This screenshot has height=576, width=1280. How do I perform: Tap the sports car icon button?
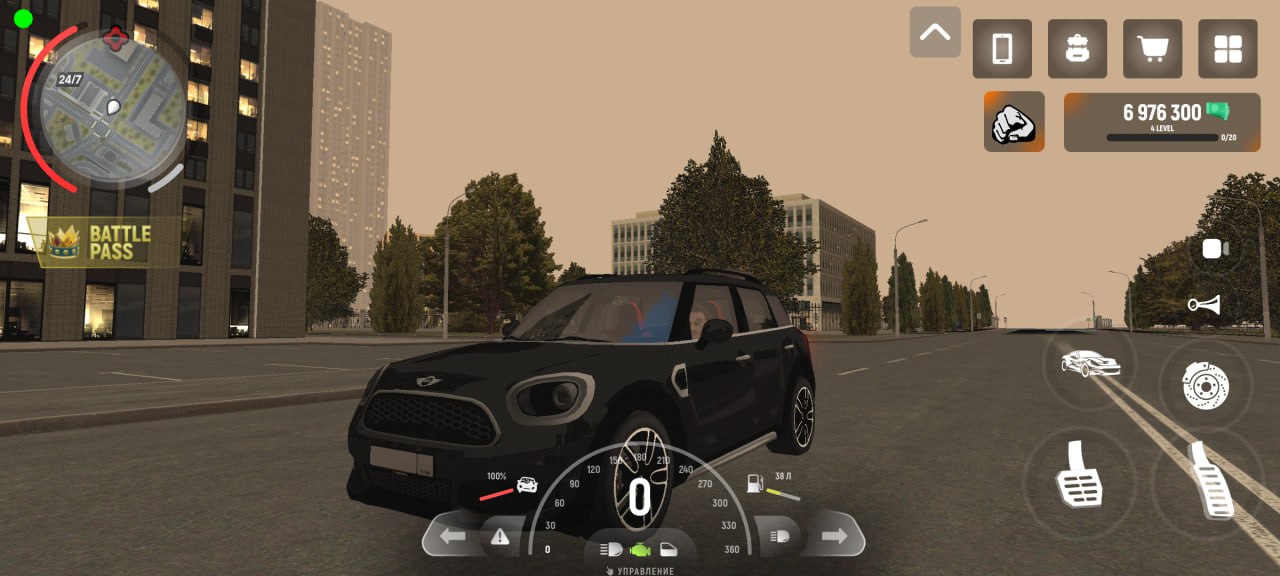click(1090, 364)
